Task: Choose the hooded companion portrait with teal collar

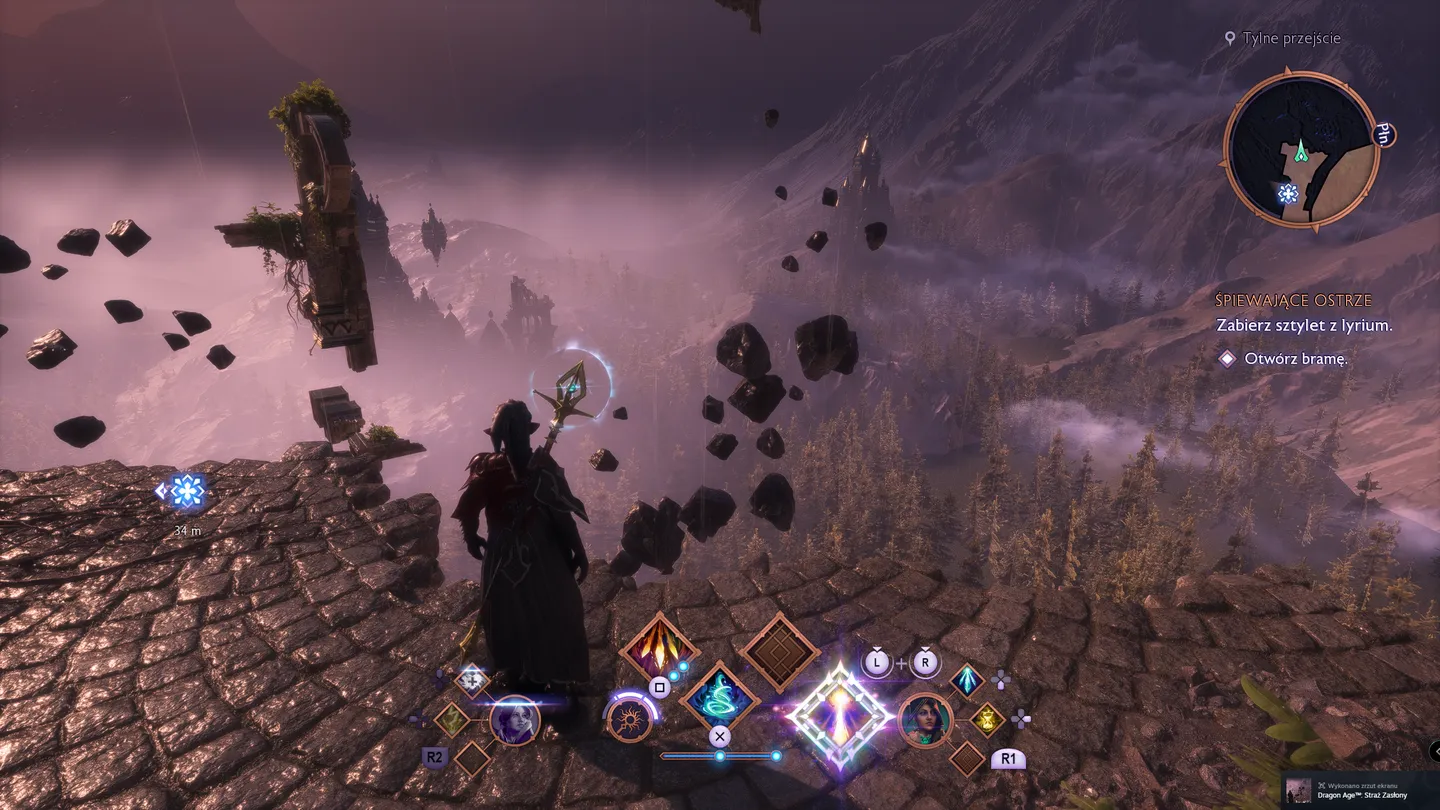Action: pos(925,720)
